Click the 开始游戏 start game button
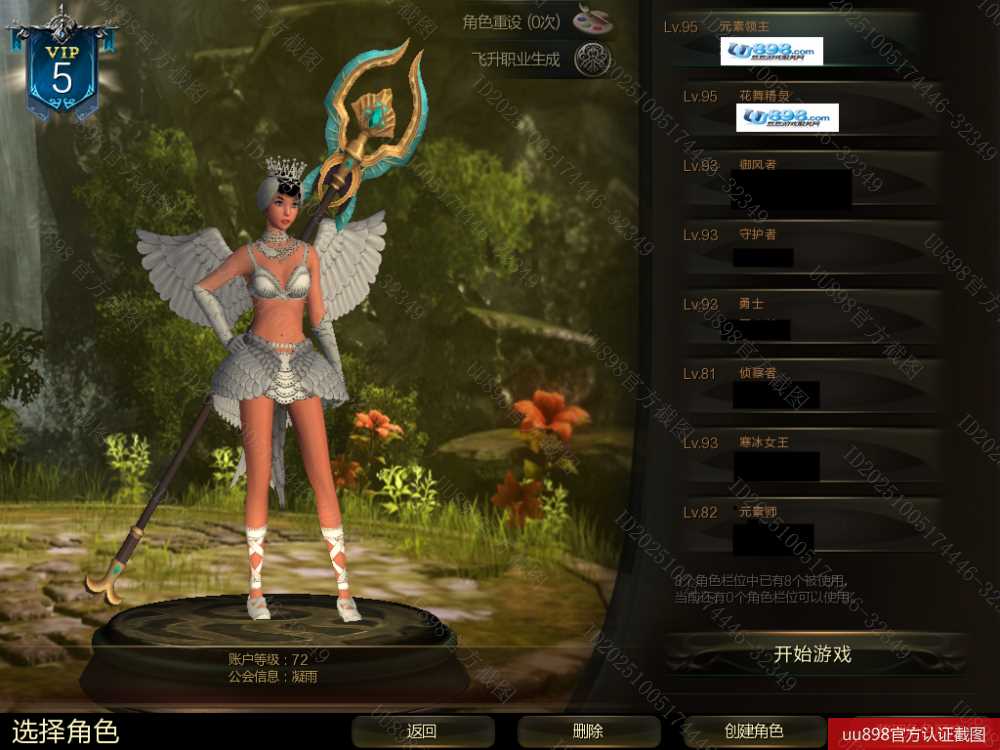 [812, 655]
